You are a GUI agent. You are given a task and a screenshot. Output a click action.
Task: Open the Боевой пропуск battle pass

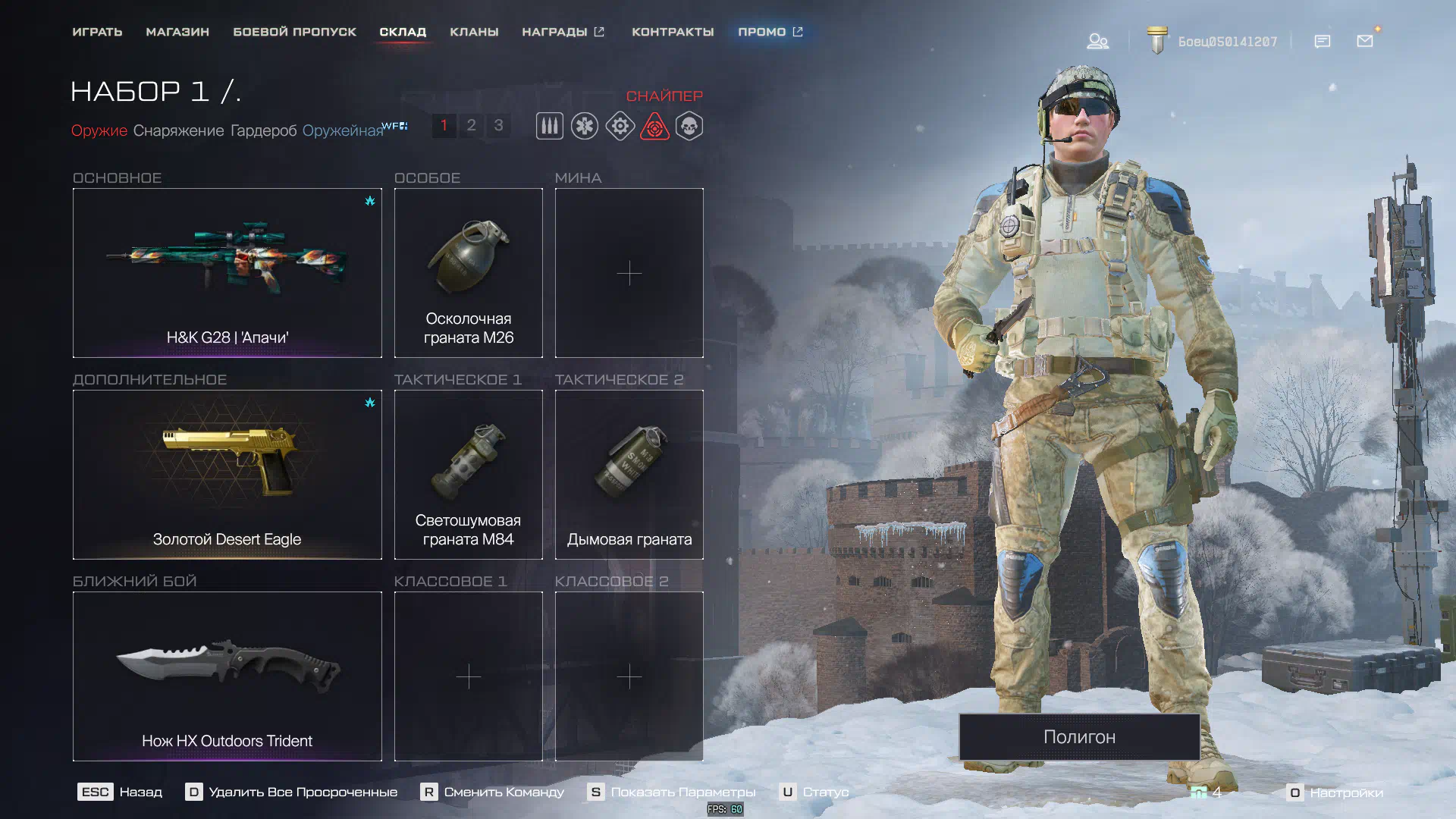click(x=294, y=32)
